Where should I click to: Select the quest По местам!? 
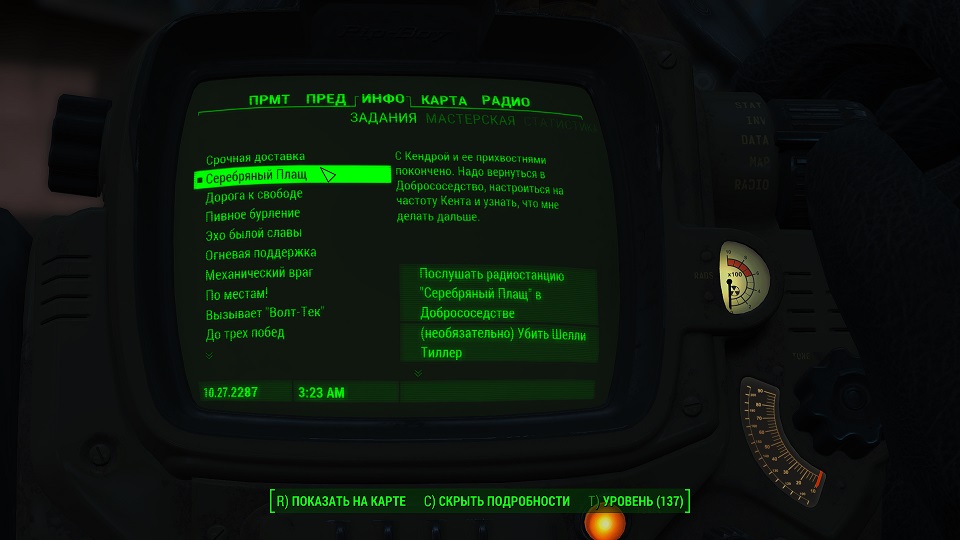coord(237,293)
